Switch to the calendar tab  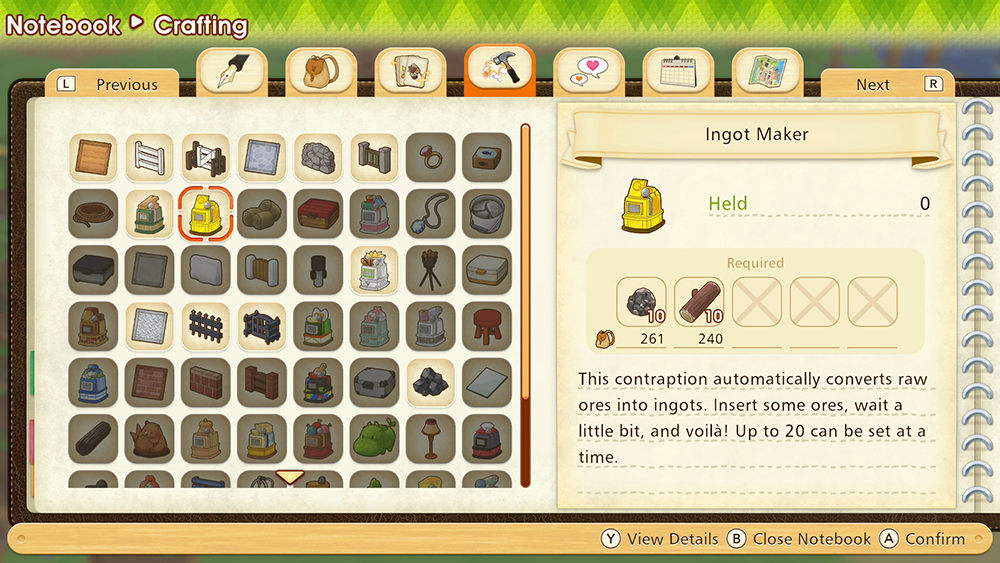click(x=678, y=72)
